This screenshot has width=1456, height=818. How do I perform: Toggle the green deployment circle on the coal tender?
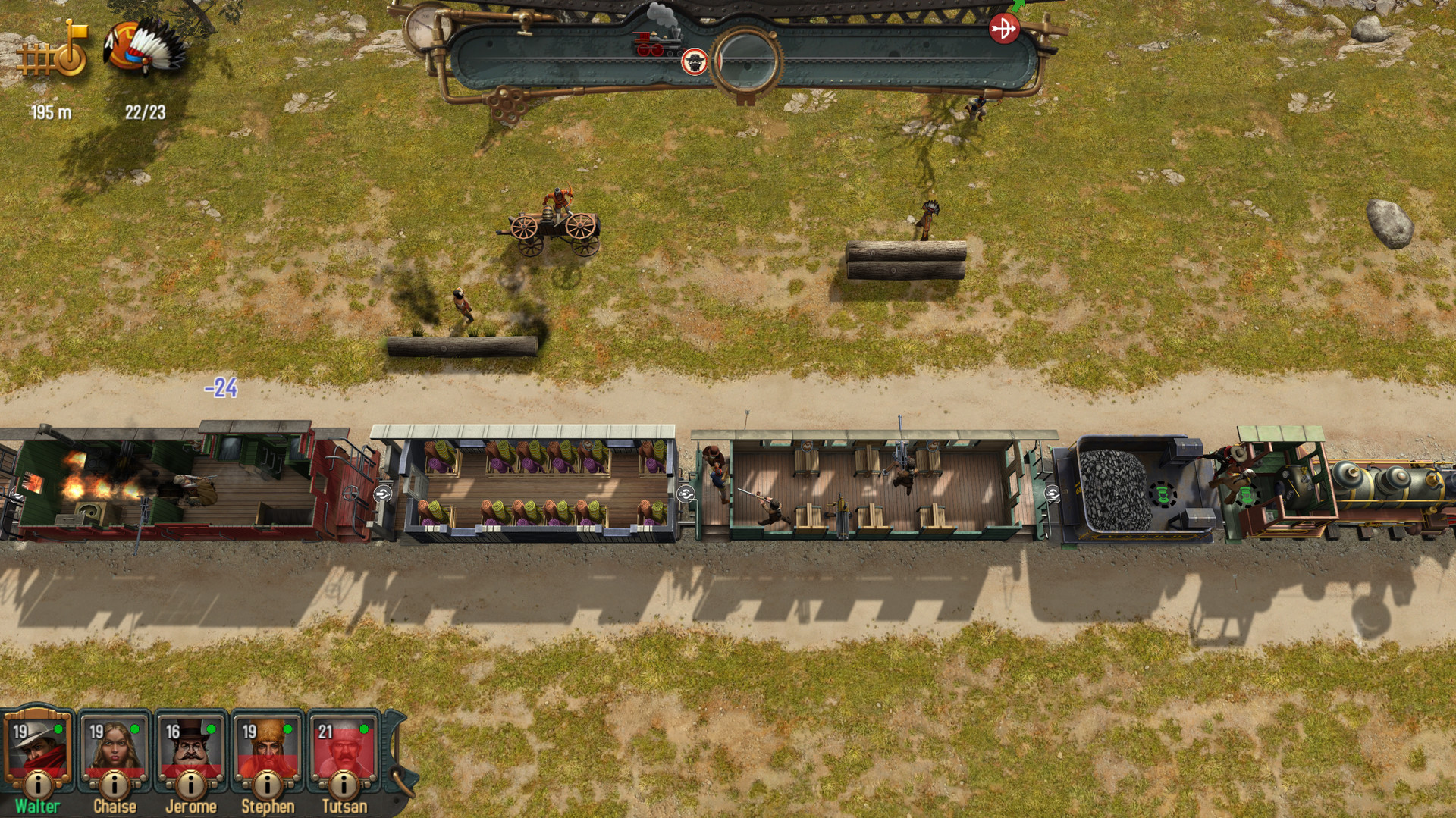[1162, 493]
